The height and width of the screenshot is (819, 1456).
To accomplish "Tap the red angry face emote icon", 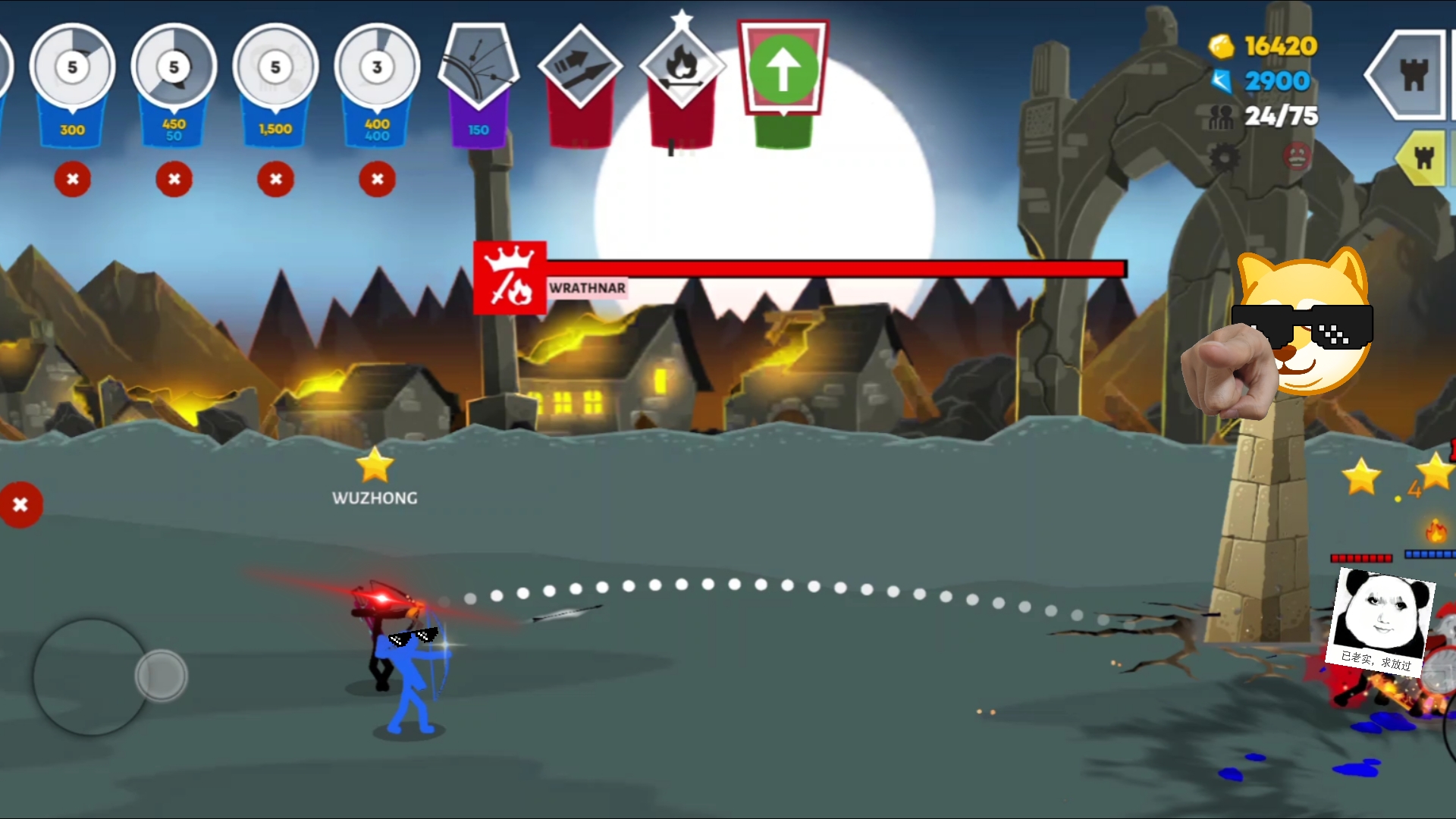I will point(1297,156).
